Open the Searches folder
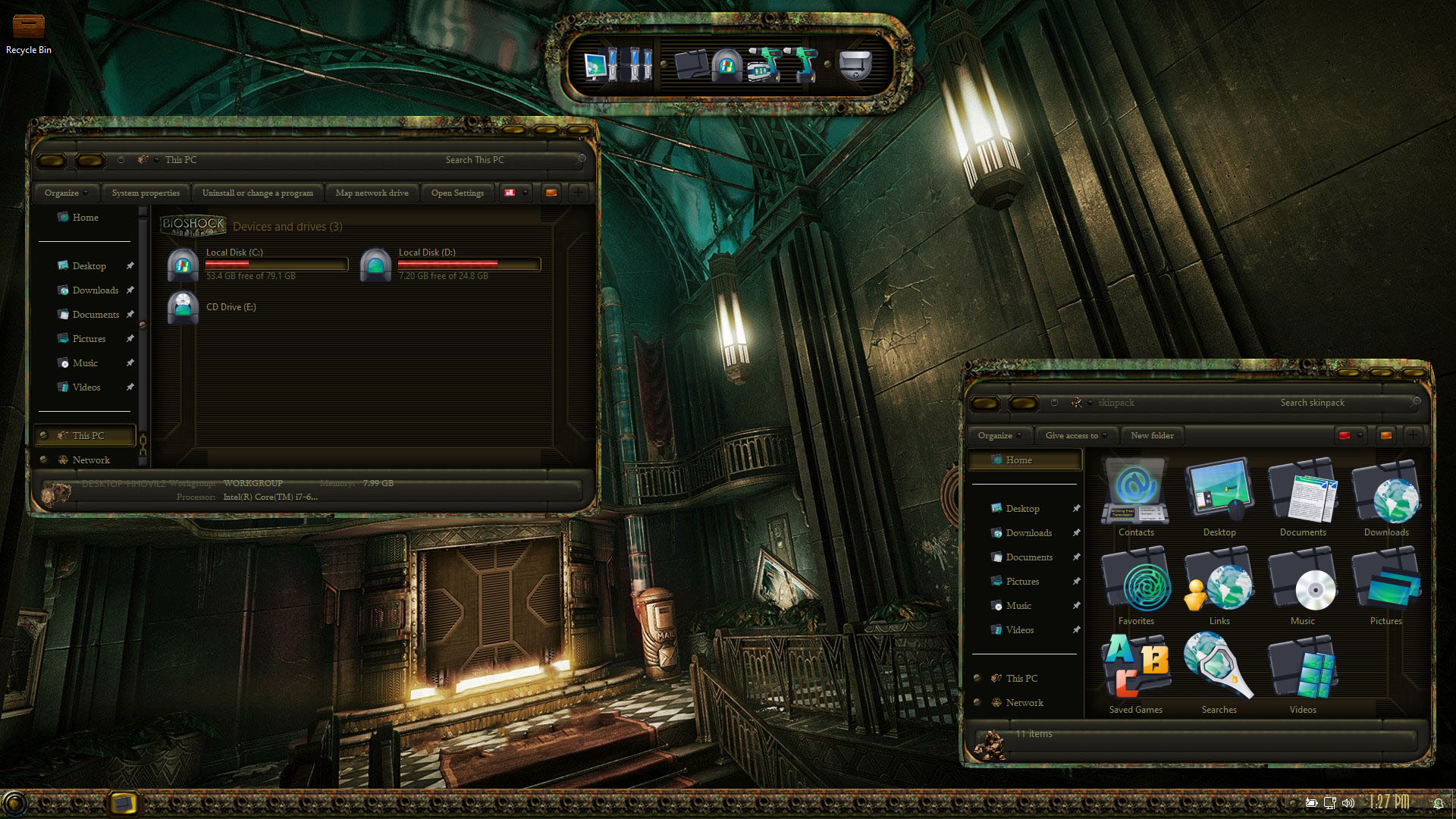1456x819 pixels. (1219, 673)
